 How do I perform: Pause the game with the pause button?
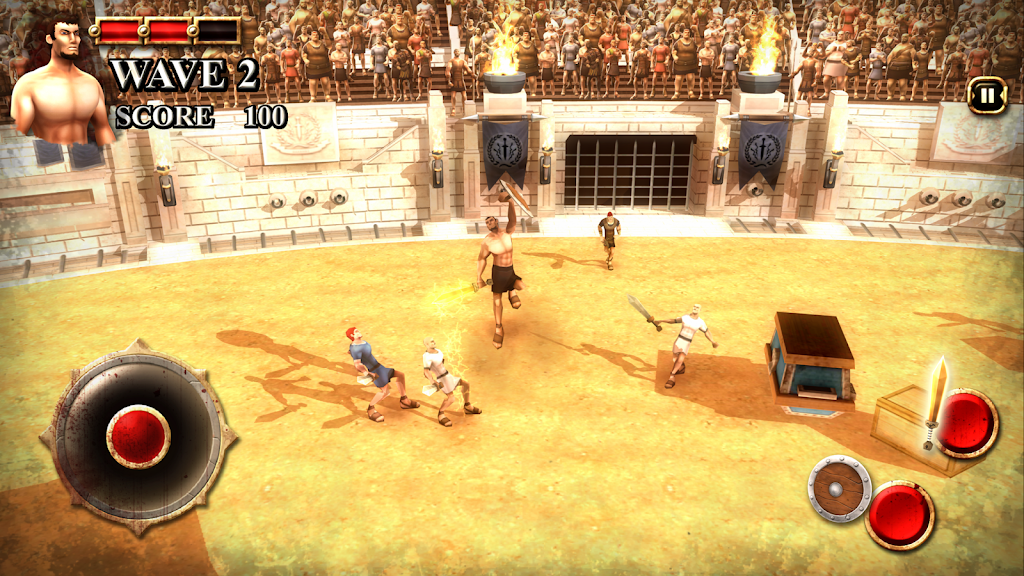[x=986, y=96]
